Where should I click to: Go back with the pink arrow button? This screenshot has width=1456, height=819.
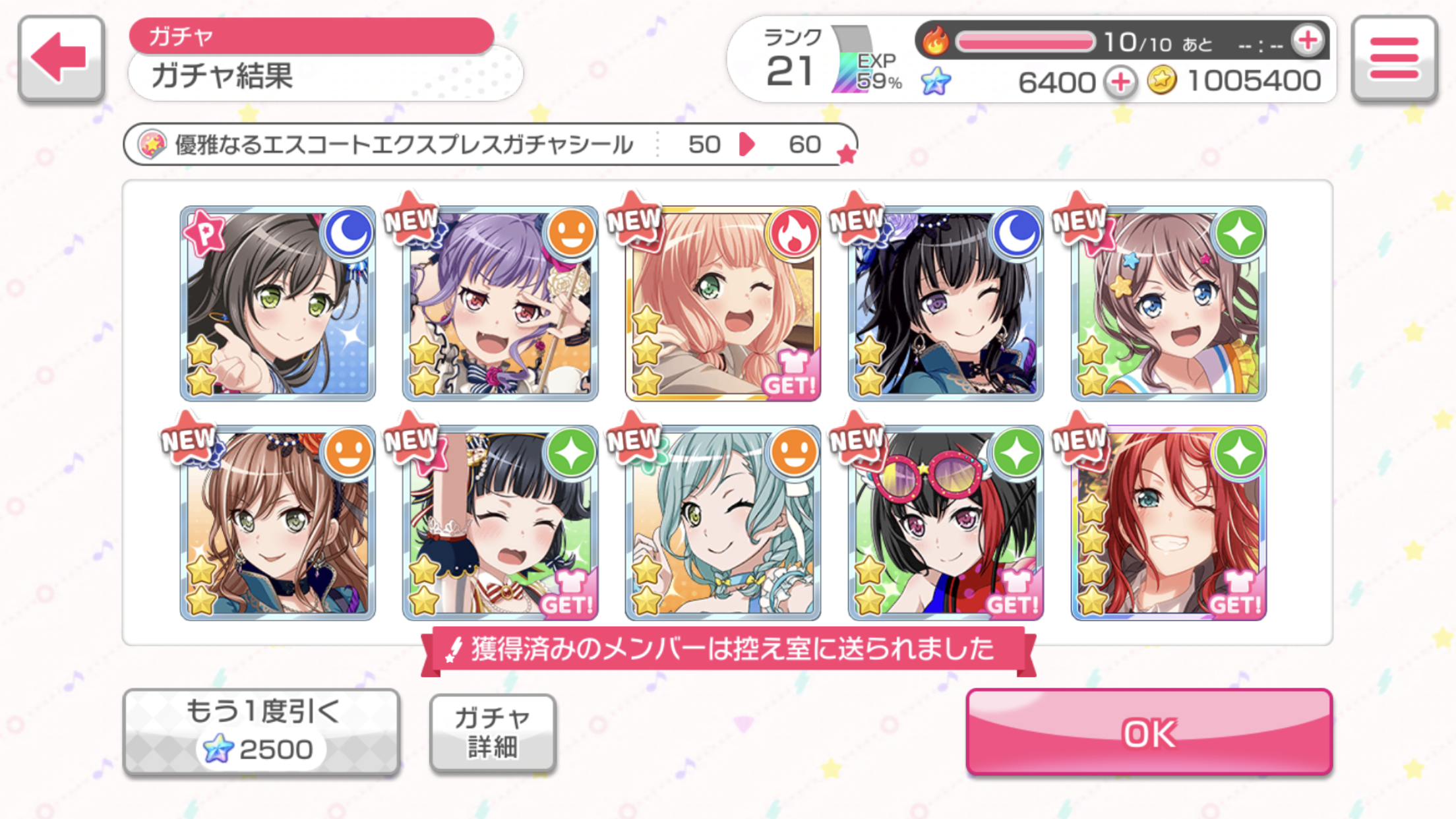[61, 59]
